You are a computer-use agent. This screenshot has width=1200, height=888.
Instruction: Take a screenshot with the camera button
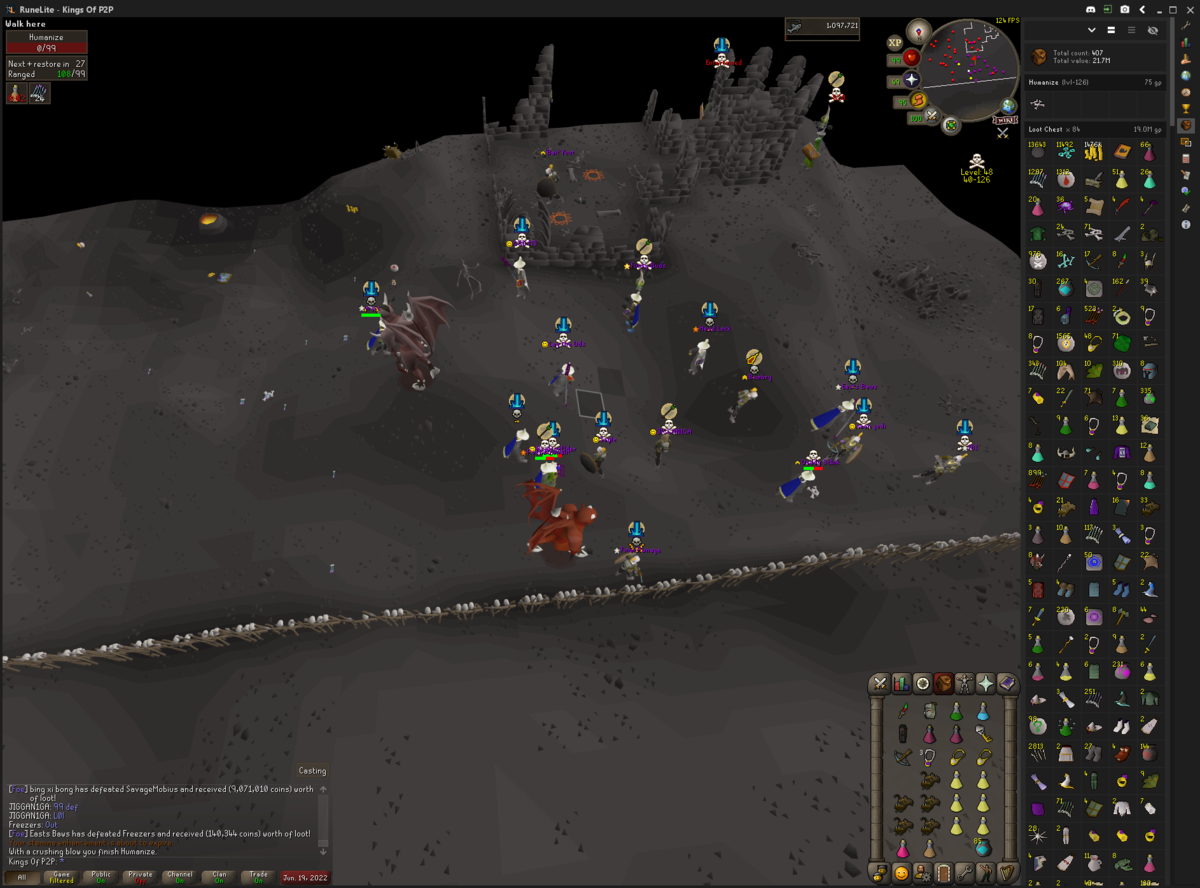point(1124,9)
